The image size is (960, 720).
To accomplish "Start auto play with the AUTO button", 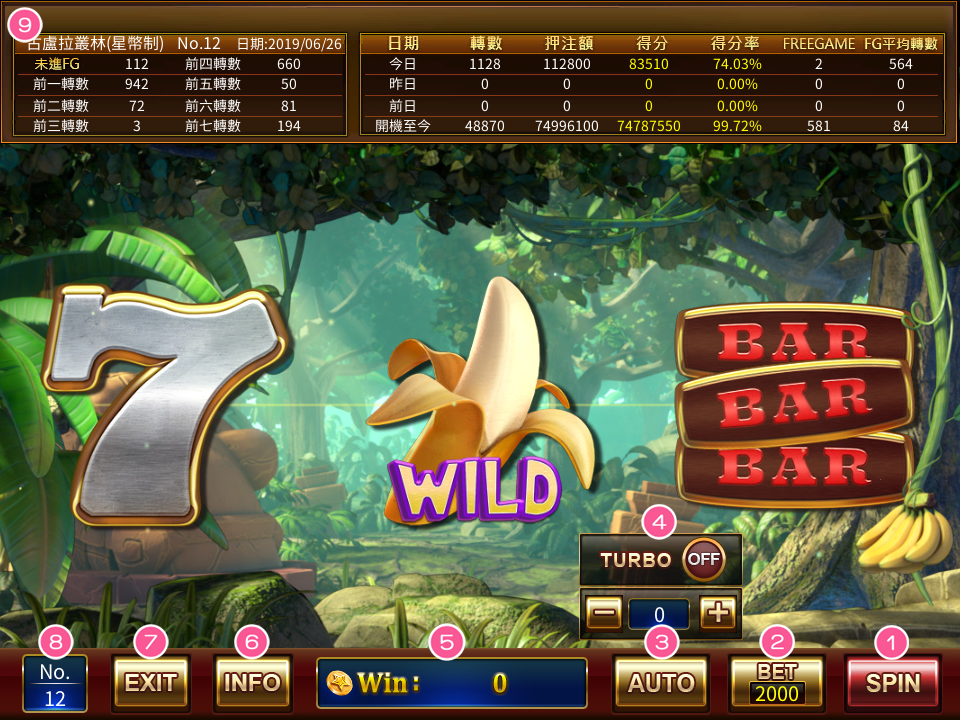I will pos(661,683).
